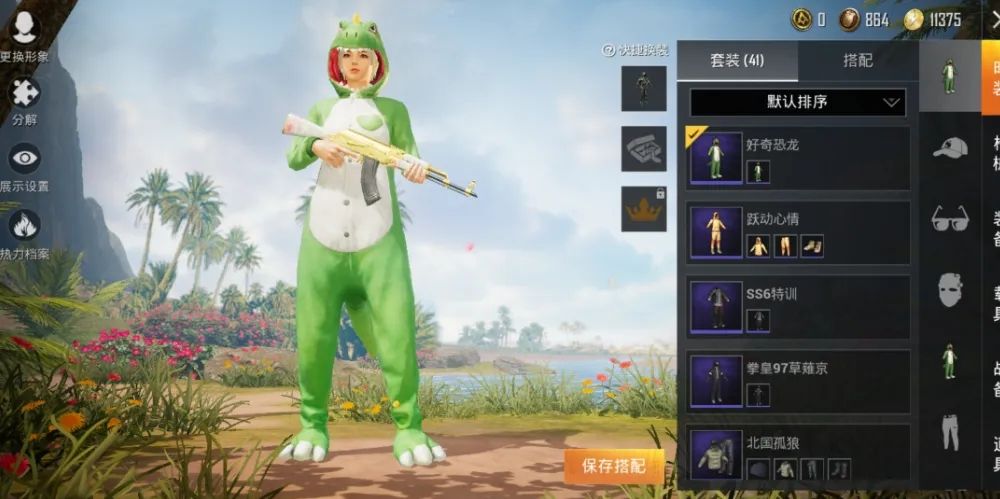This screenshot has width=1000, height=499.
Task: Switch to the 套装 (41) tab
Action: [737, 61]
